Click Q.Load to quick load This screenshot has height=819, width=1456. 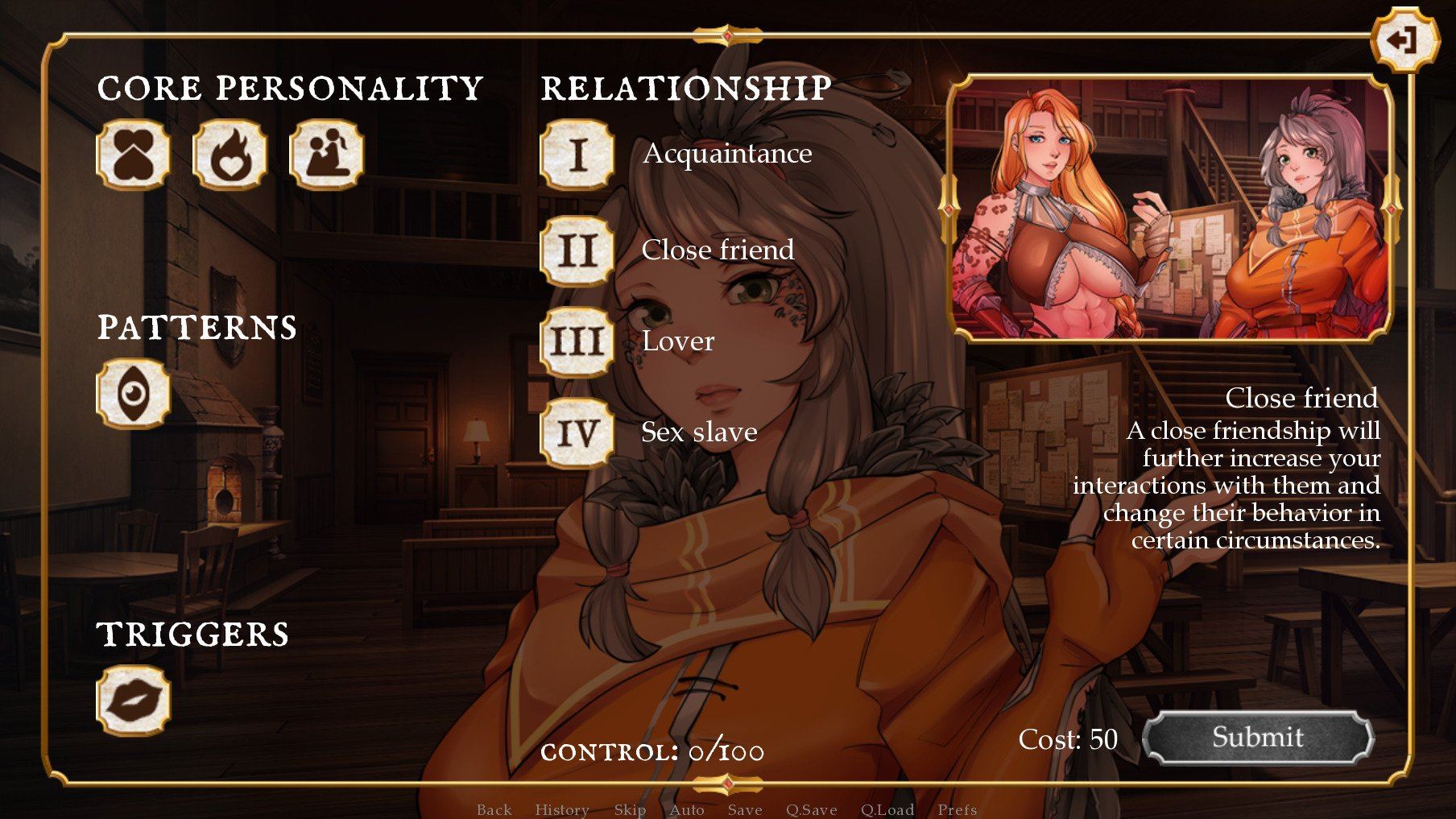[887, 809]
